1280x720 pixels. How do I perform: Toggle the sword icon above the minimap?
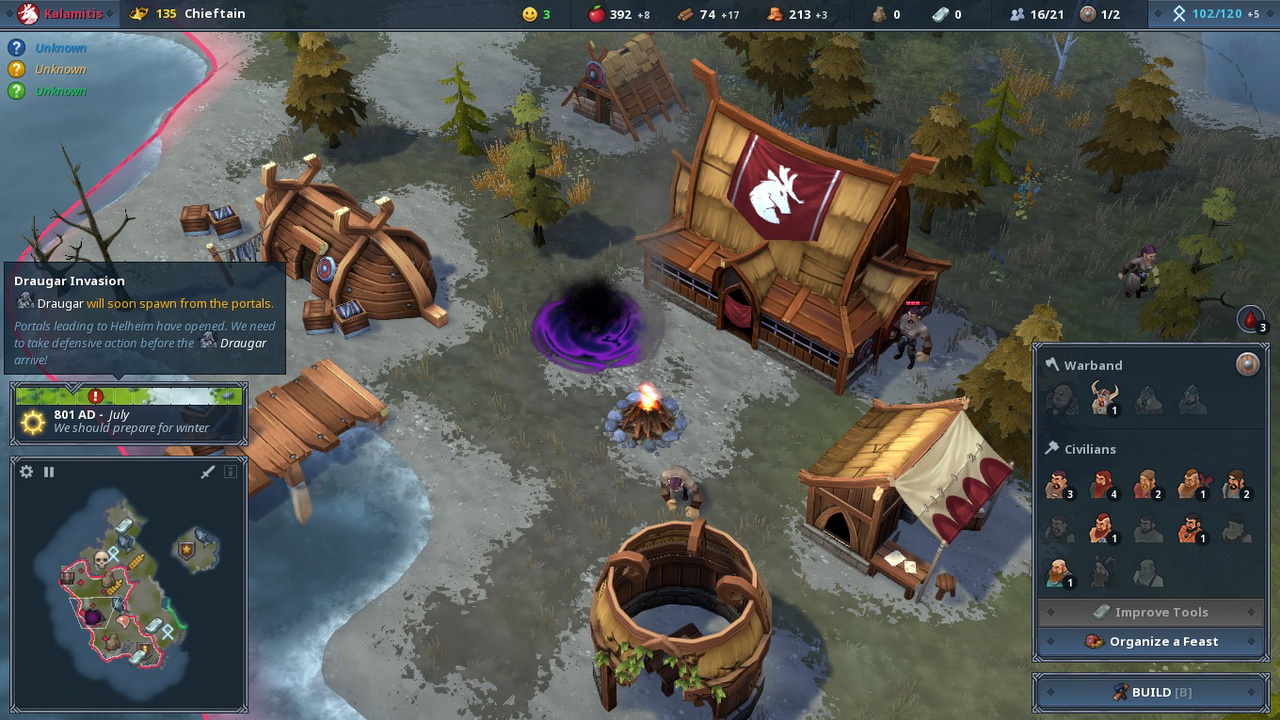click(x=208, y=472)
